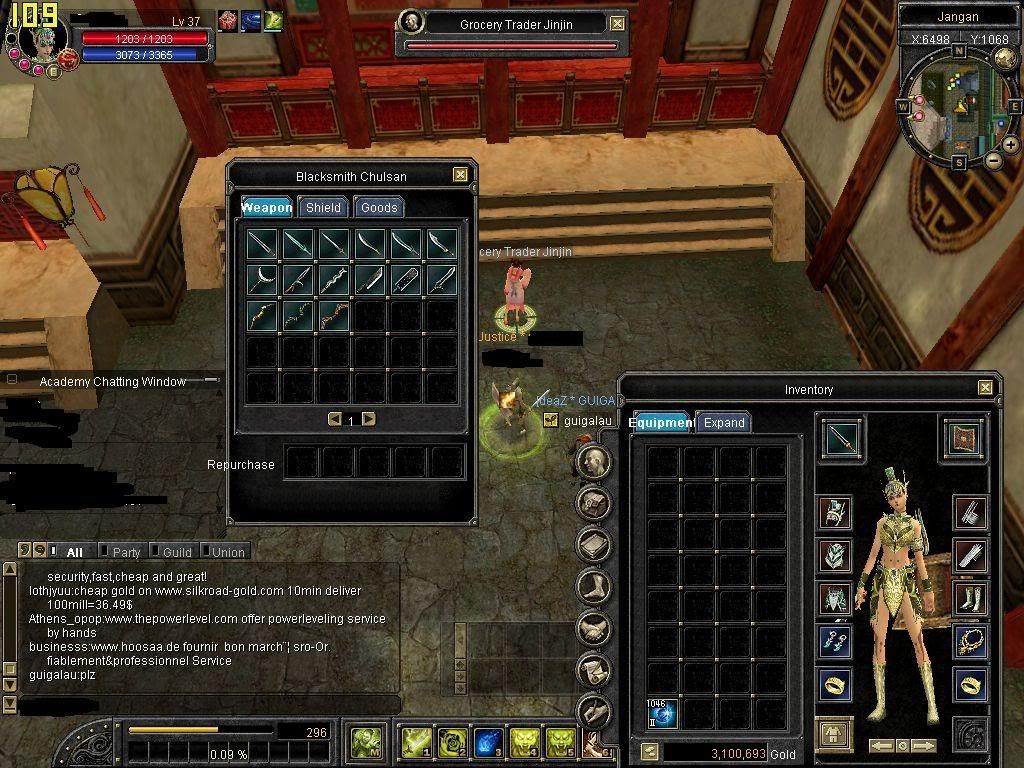Select the equipped necklace slot
The width and height of the screenshot is (1024, 768).
coord(970,640)
